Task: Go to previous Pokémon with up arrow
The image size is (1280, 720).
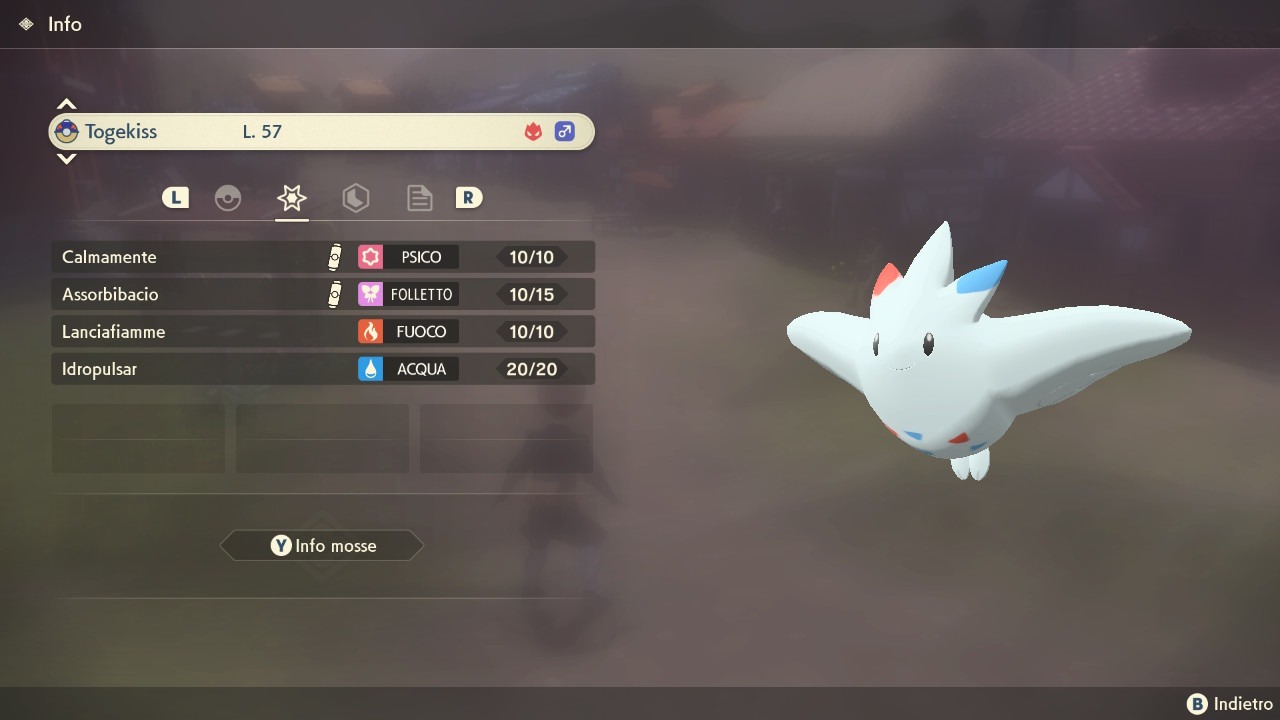Action: pyautogui.click(x=66, y=104)
